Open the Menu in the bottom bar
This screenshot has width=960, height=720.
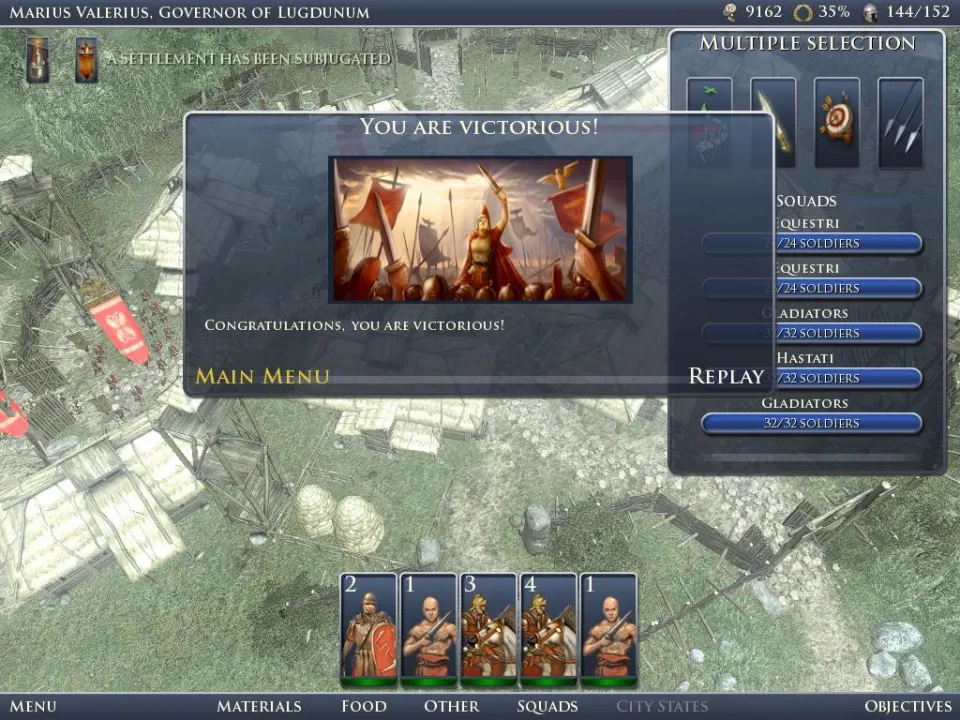[32, 706]
